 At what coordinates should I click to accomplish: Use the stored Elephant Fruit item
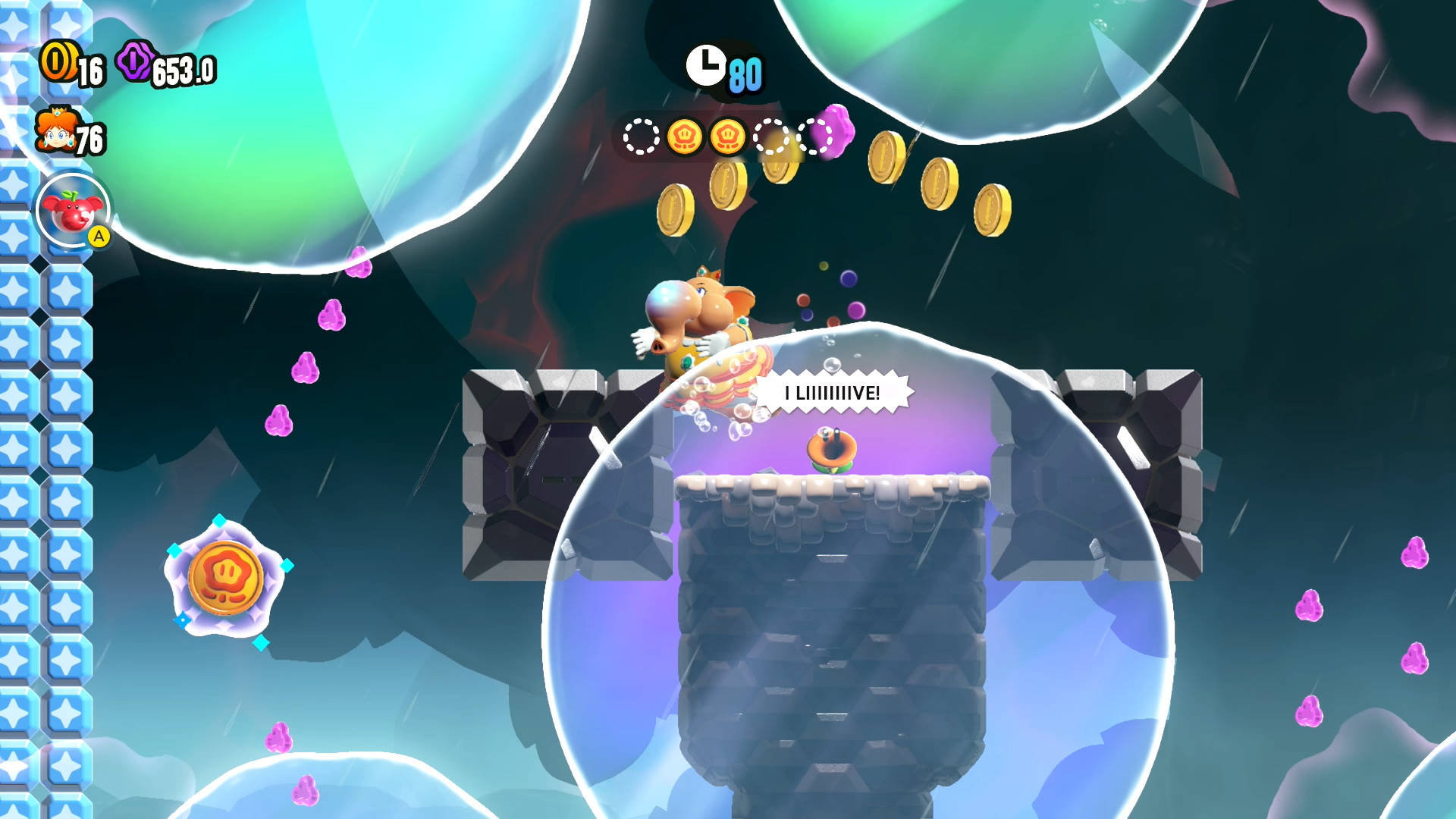pos(73,211)
